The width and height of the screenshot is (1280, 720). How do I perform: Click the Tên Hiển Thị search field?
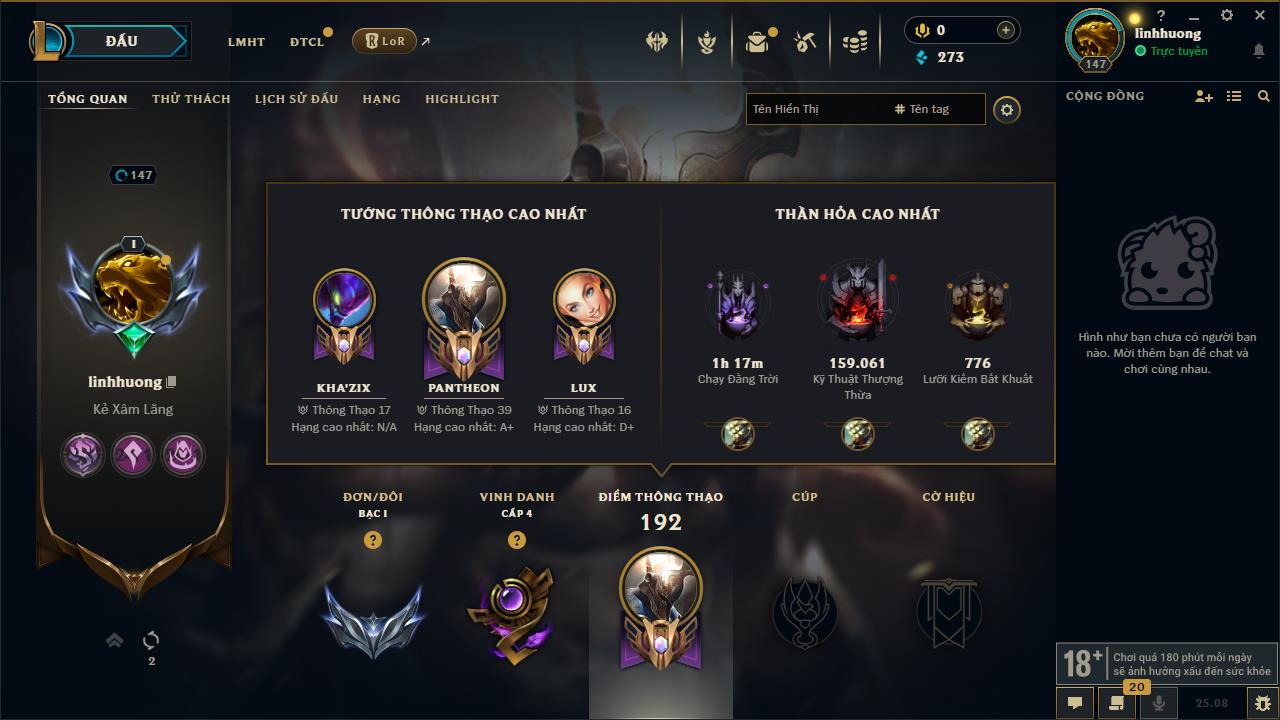coord(815,109)
